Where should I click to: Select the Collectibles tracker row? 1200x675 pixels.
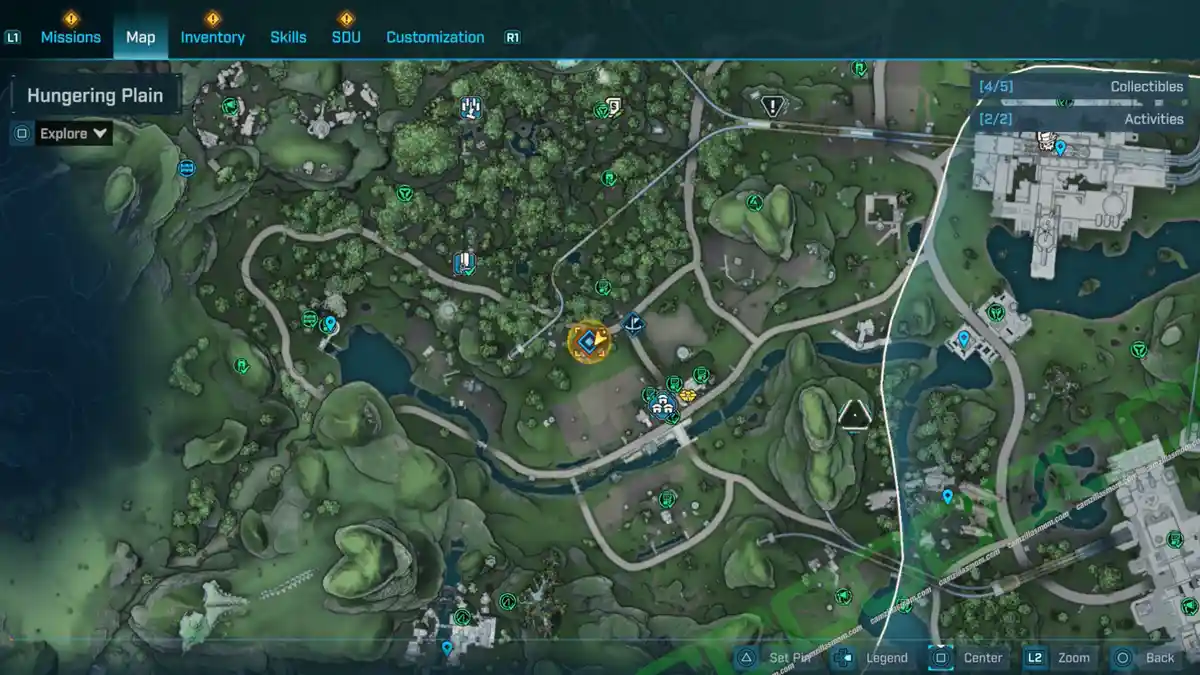pos(1082,87)
